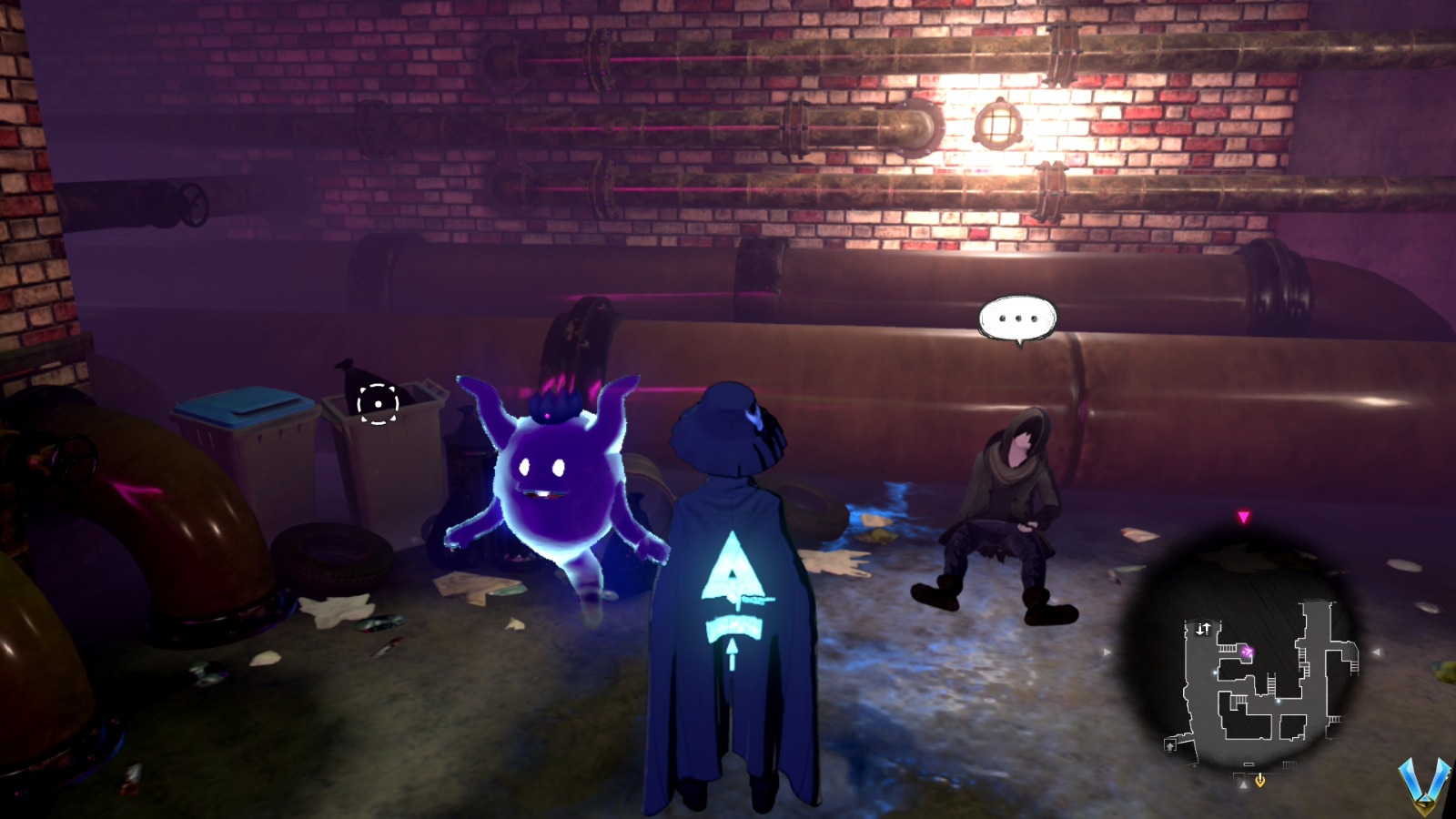Image resolution: width=1456 pixels, height=819 pixels.
Task: Click the triangle arrow below the minimap
Action: 1243,784
